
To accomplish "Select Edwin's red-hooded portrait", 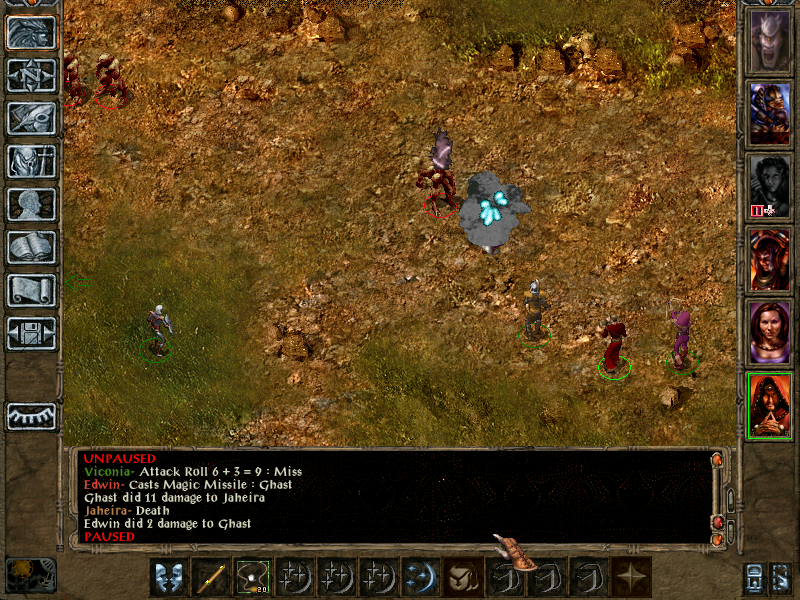I will point(770,404).
